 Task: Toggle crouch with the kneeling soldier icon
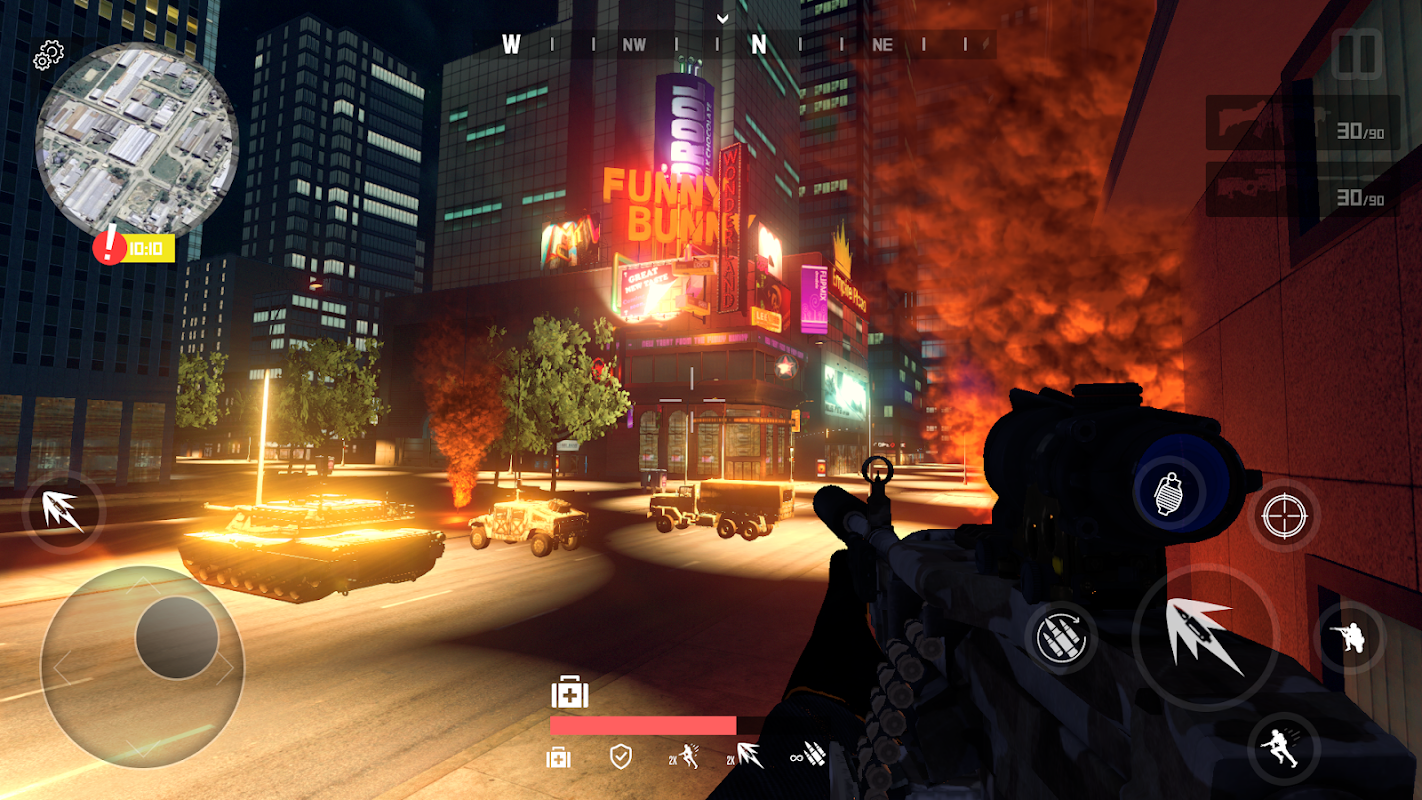tap(1351, 637)
